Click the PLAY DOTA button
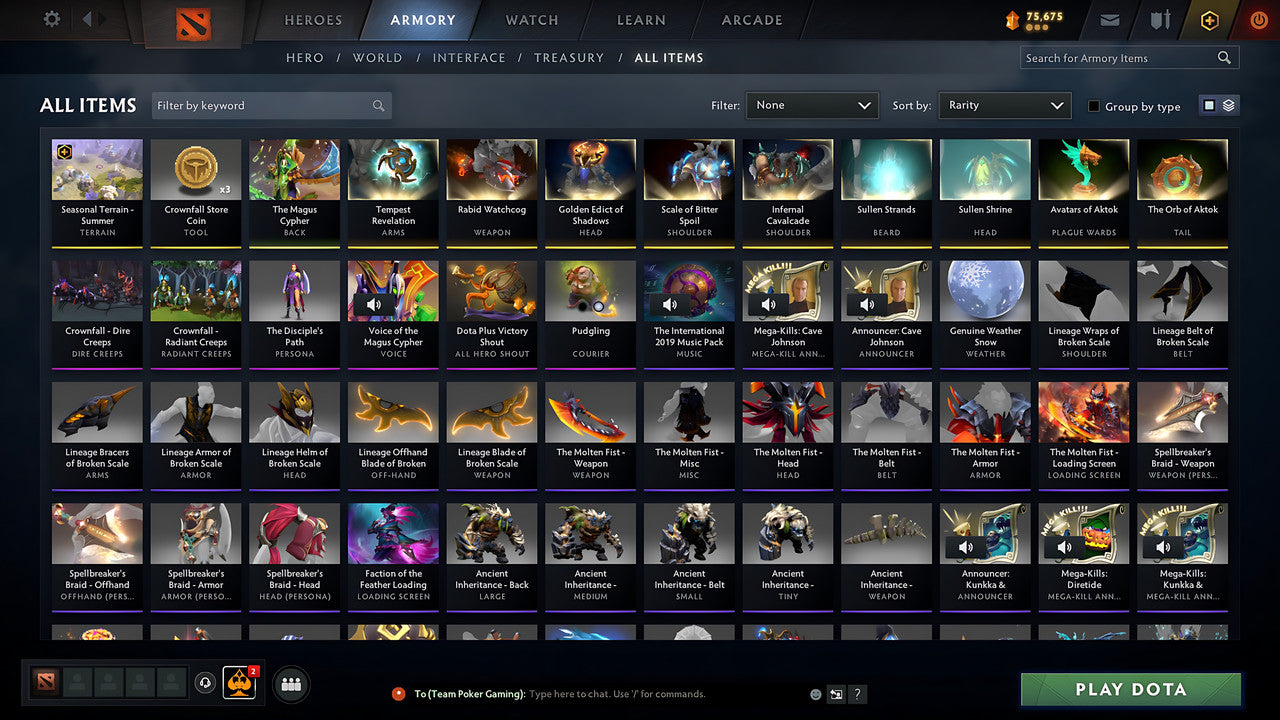Viewport: 1280px width, 720px height. coord(1130,689)
